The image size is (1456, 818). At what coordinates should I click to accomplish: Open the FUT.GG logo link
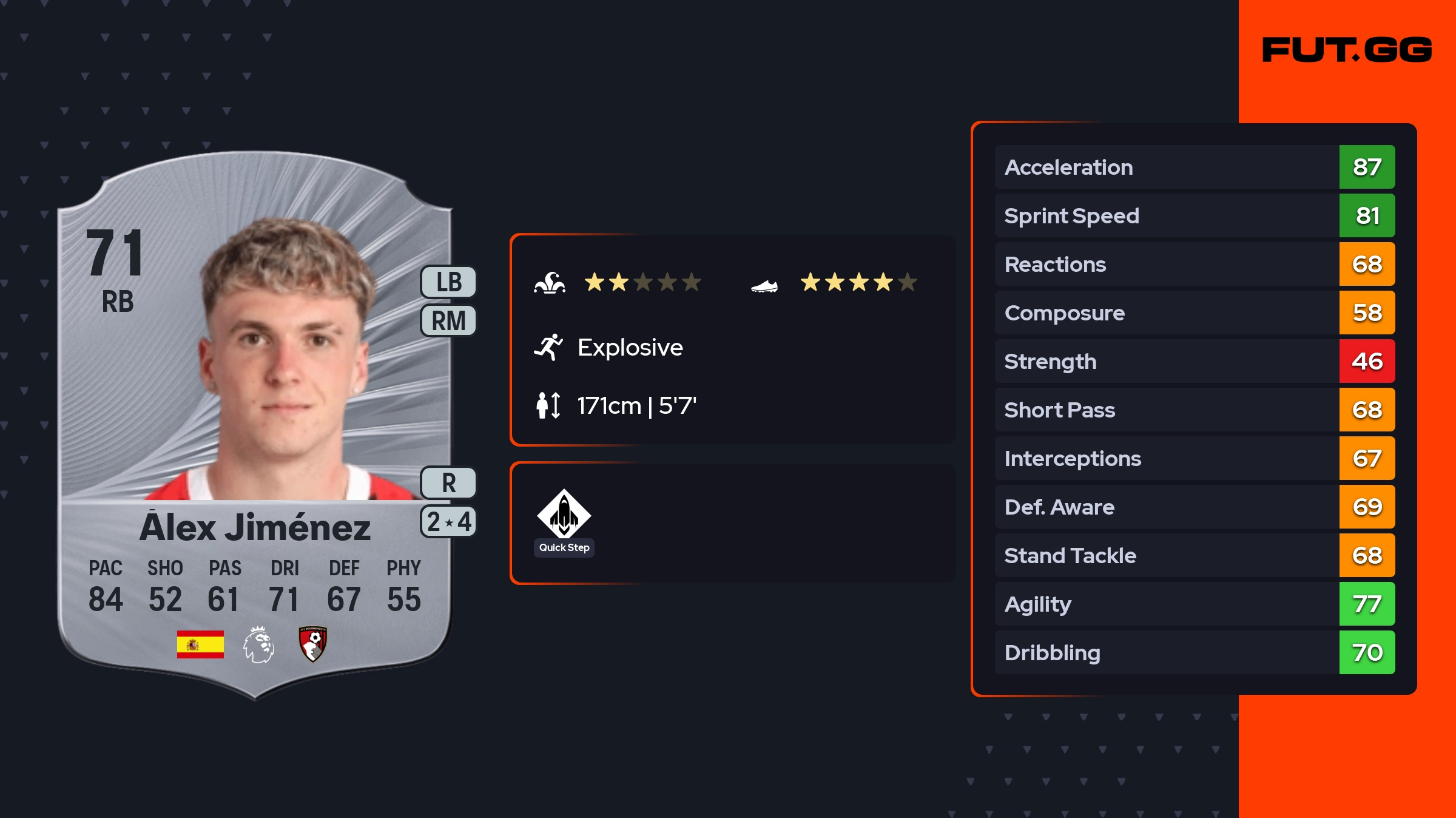coord(1347,50)
